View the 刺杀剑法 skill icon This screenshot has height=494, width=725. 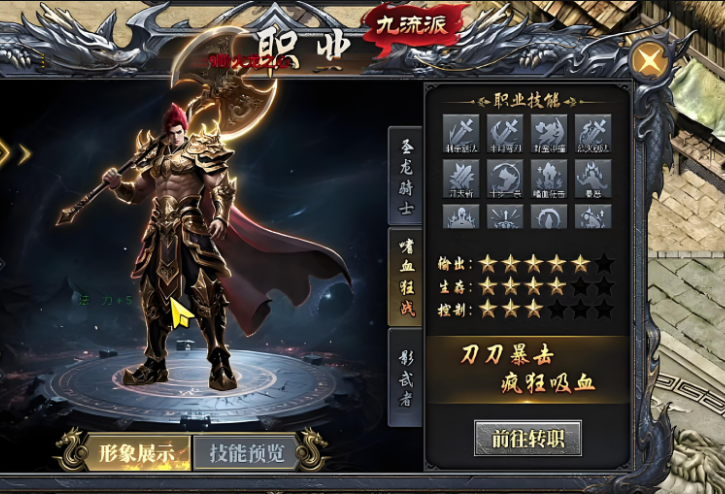[x=461, y=132]
